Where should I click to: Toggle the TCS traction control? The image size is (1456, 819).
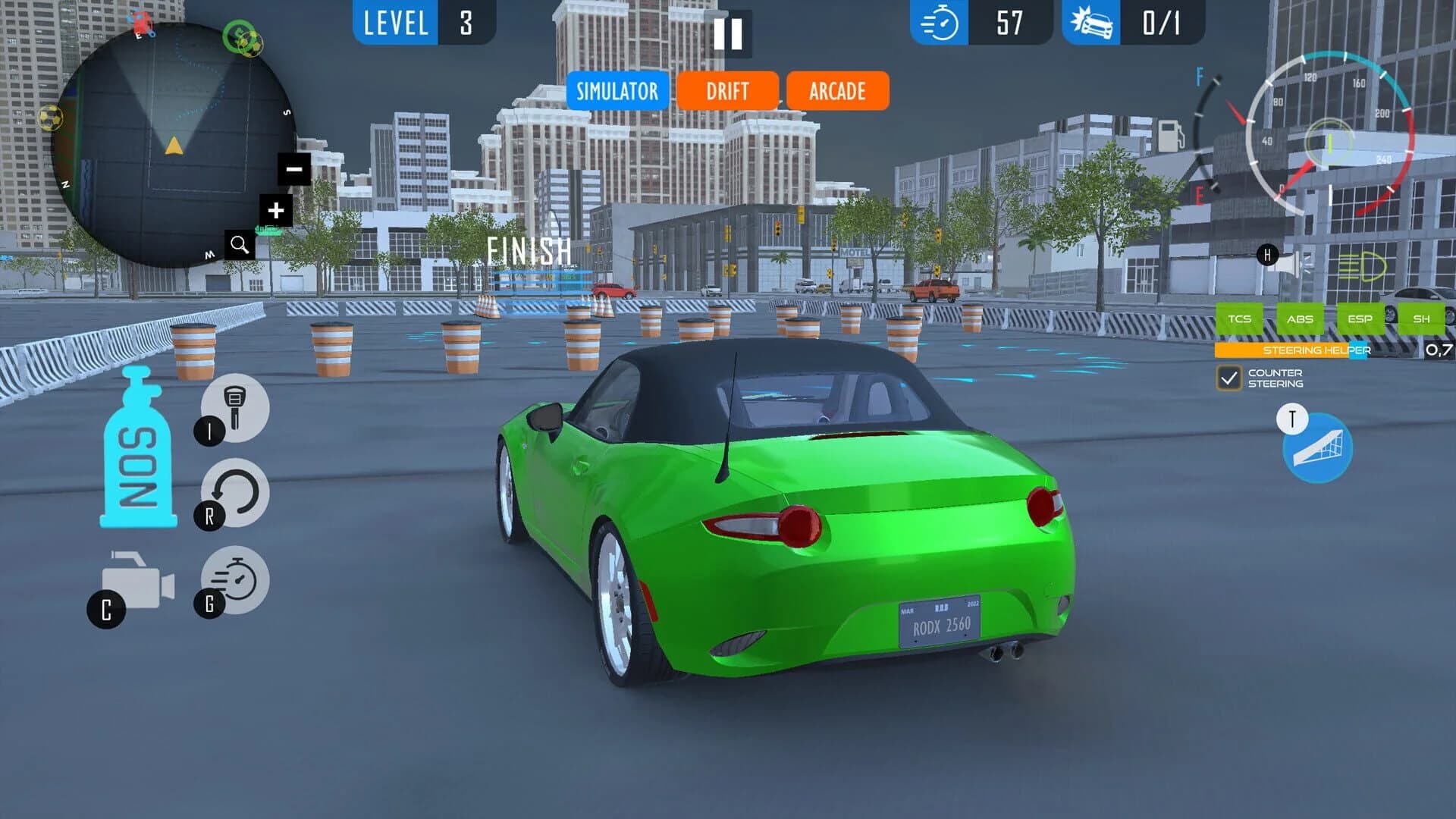(1241, 319)
